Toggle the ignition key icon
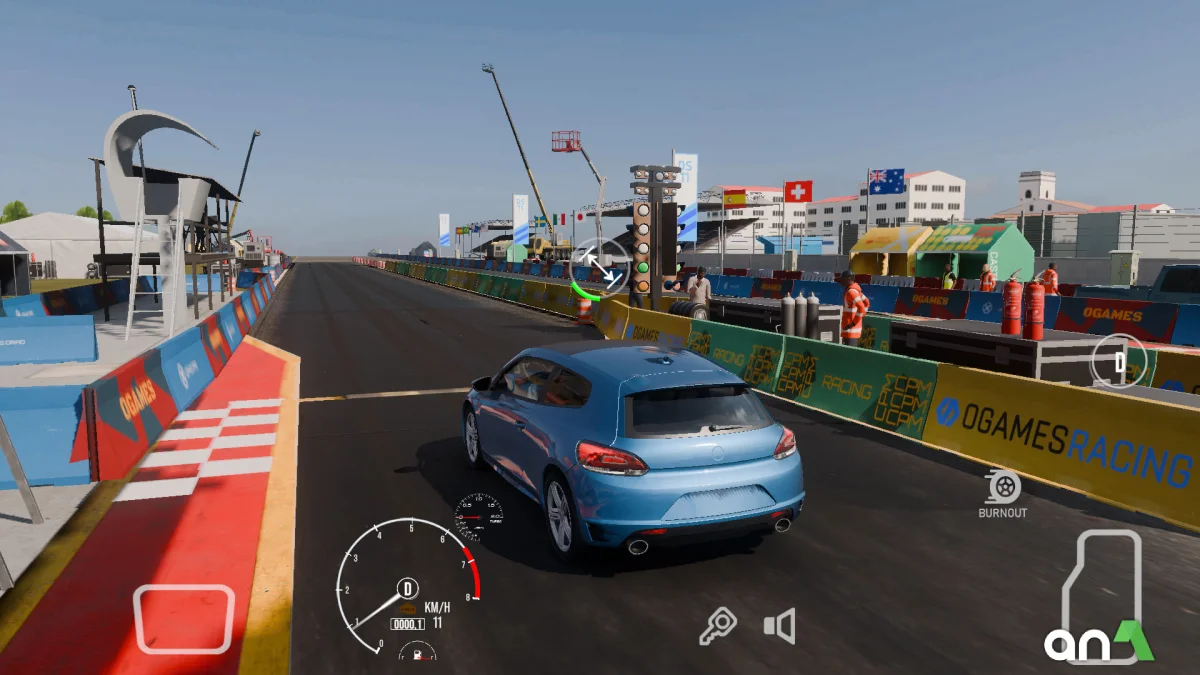The height and width of the screenshot is (675, 1200). (717, 626)
